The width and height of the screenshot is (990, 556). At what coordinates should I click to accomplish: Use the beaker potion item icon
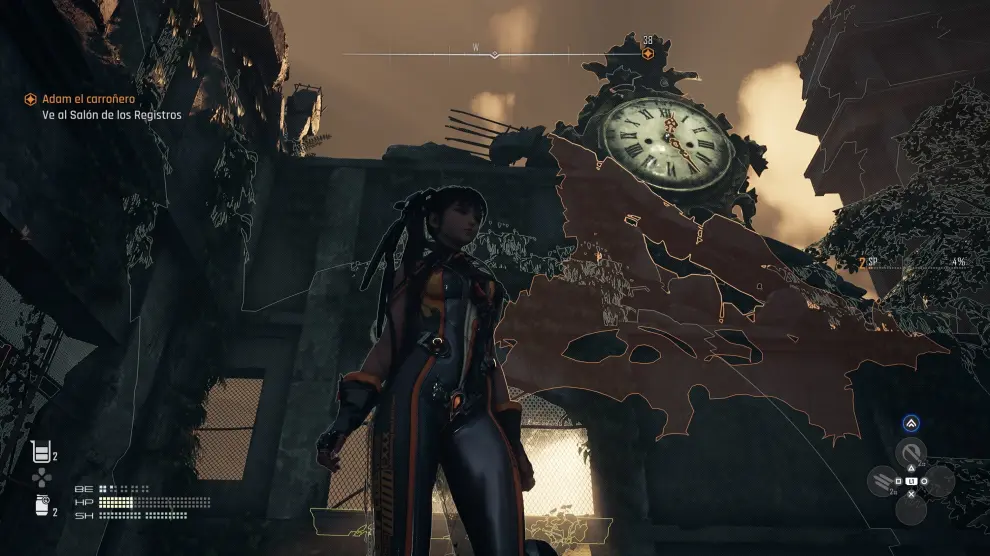tap(41, 452)
